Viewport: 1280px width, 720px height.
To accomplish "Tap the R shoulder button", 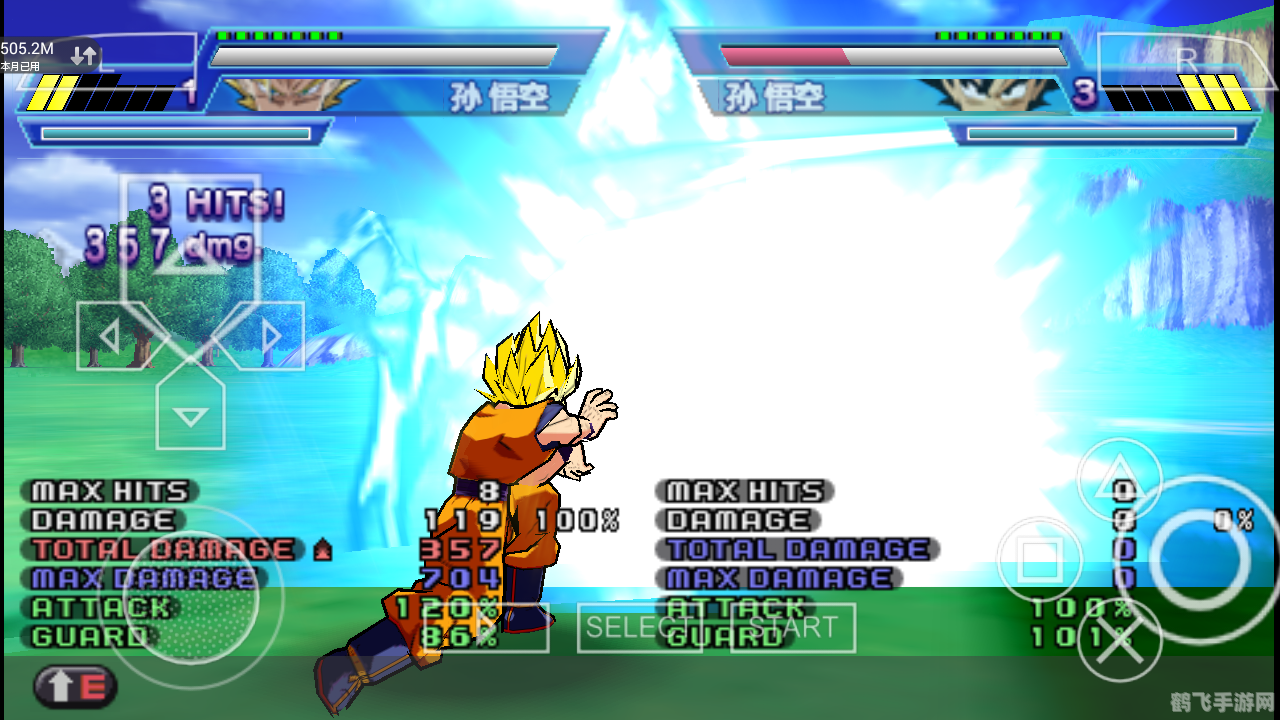I will pos(1187,62).
